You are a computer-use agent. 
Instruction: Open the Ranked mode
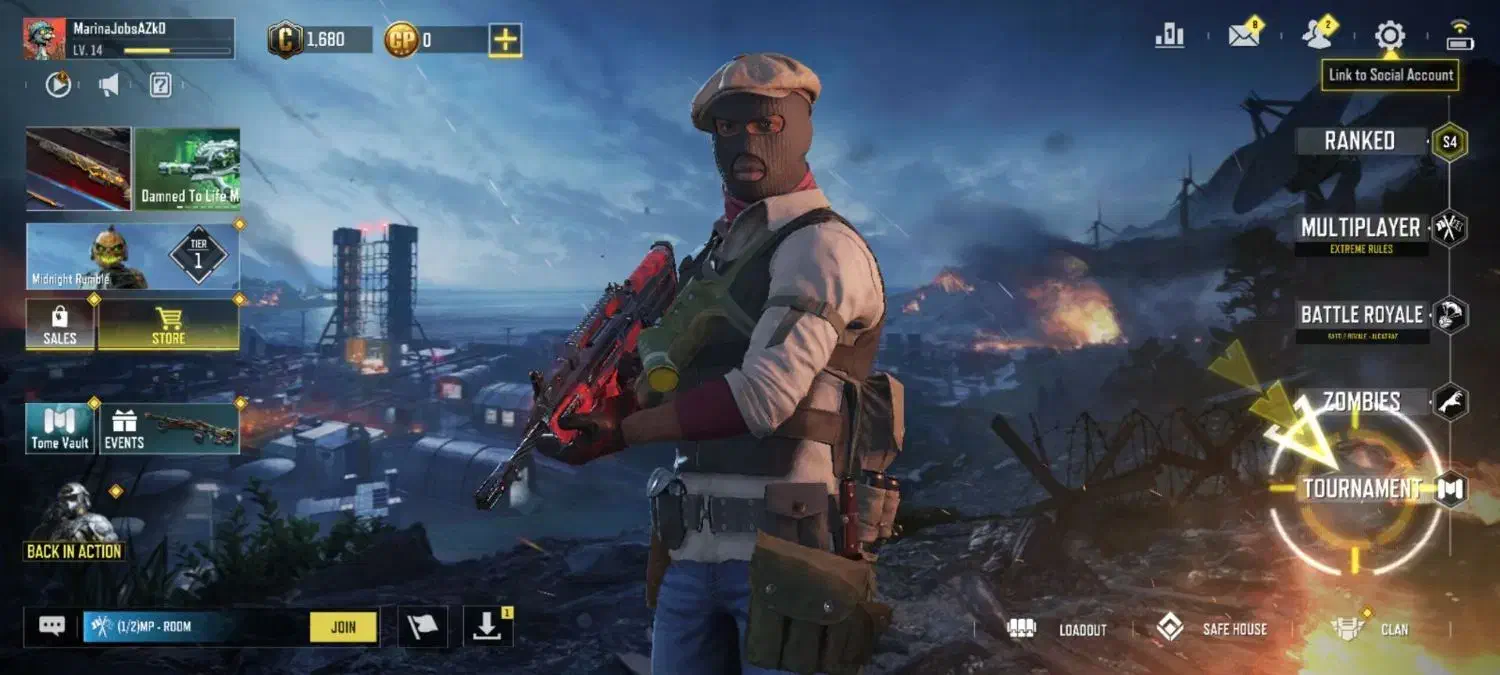(x=1360, y=141)
